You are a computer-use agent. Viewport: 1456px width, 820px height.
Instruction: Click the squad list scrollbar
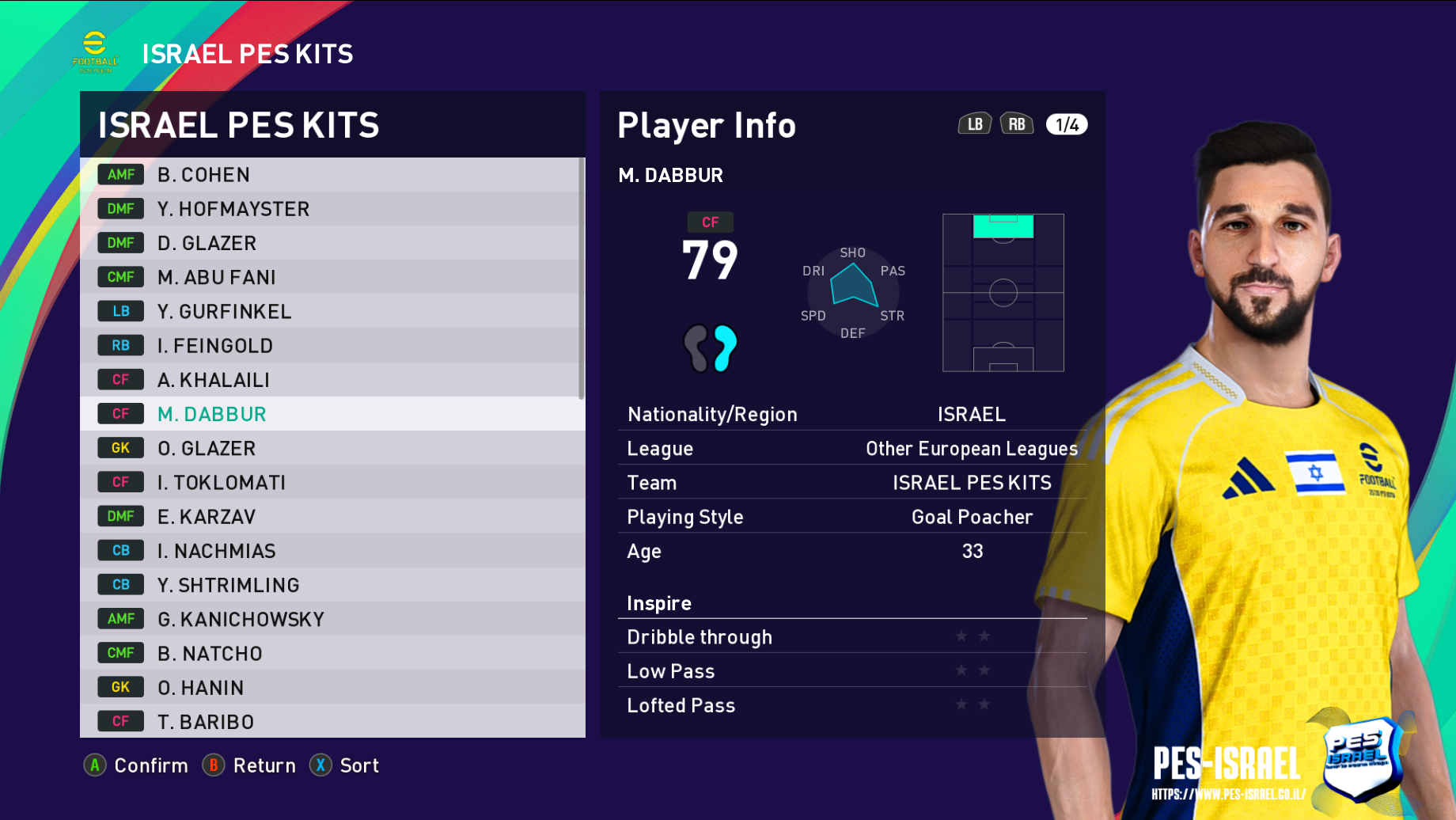582,279
